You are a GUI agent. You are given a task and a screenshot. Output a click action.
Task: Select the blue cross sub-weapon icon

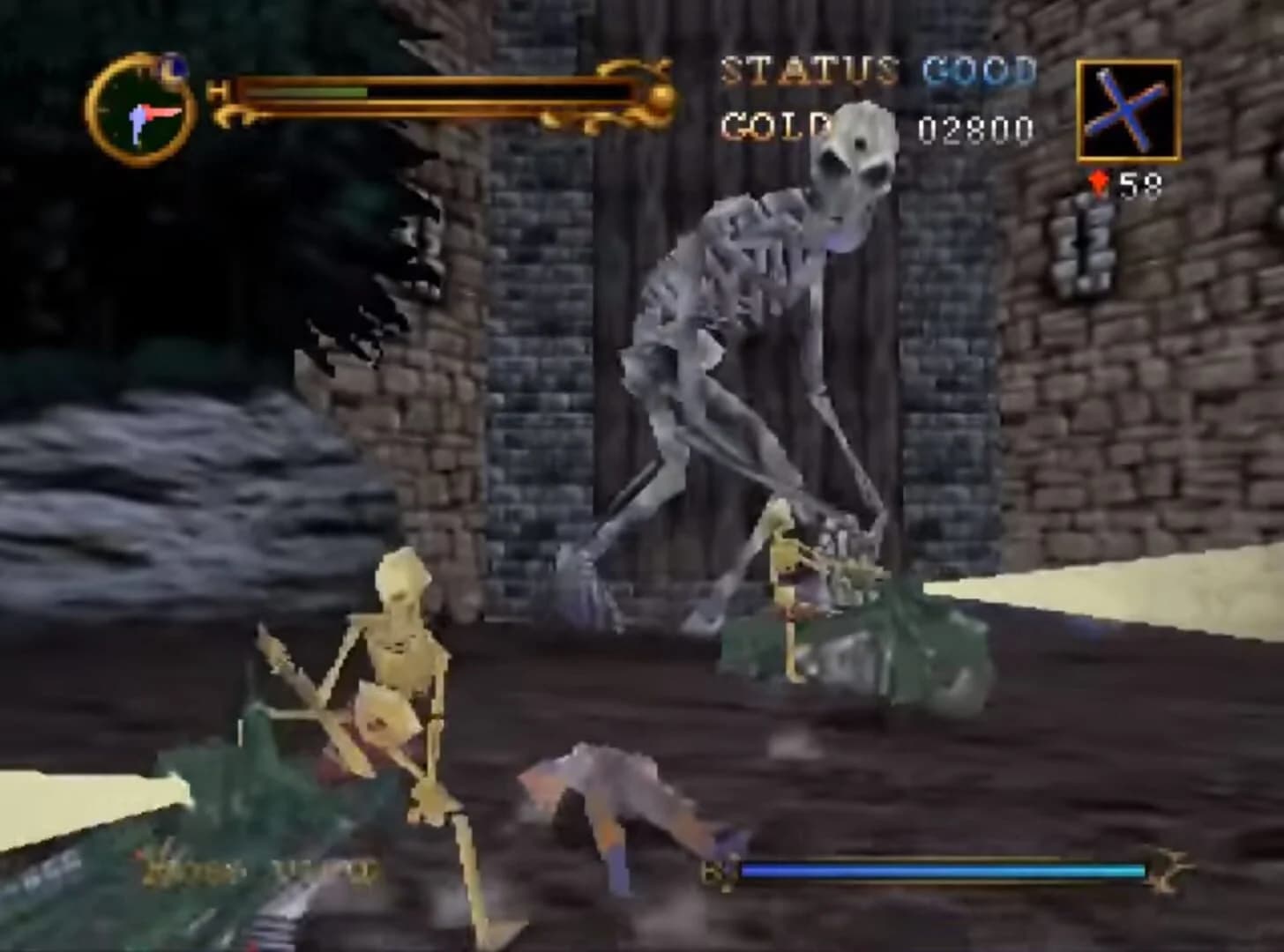(x=1129, y=110)
